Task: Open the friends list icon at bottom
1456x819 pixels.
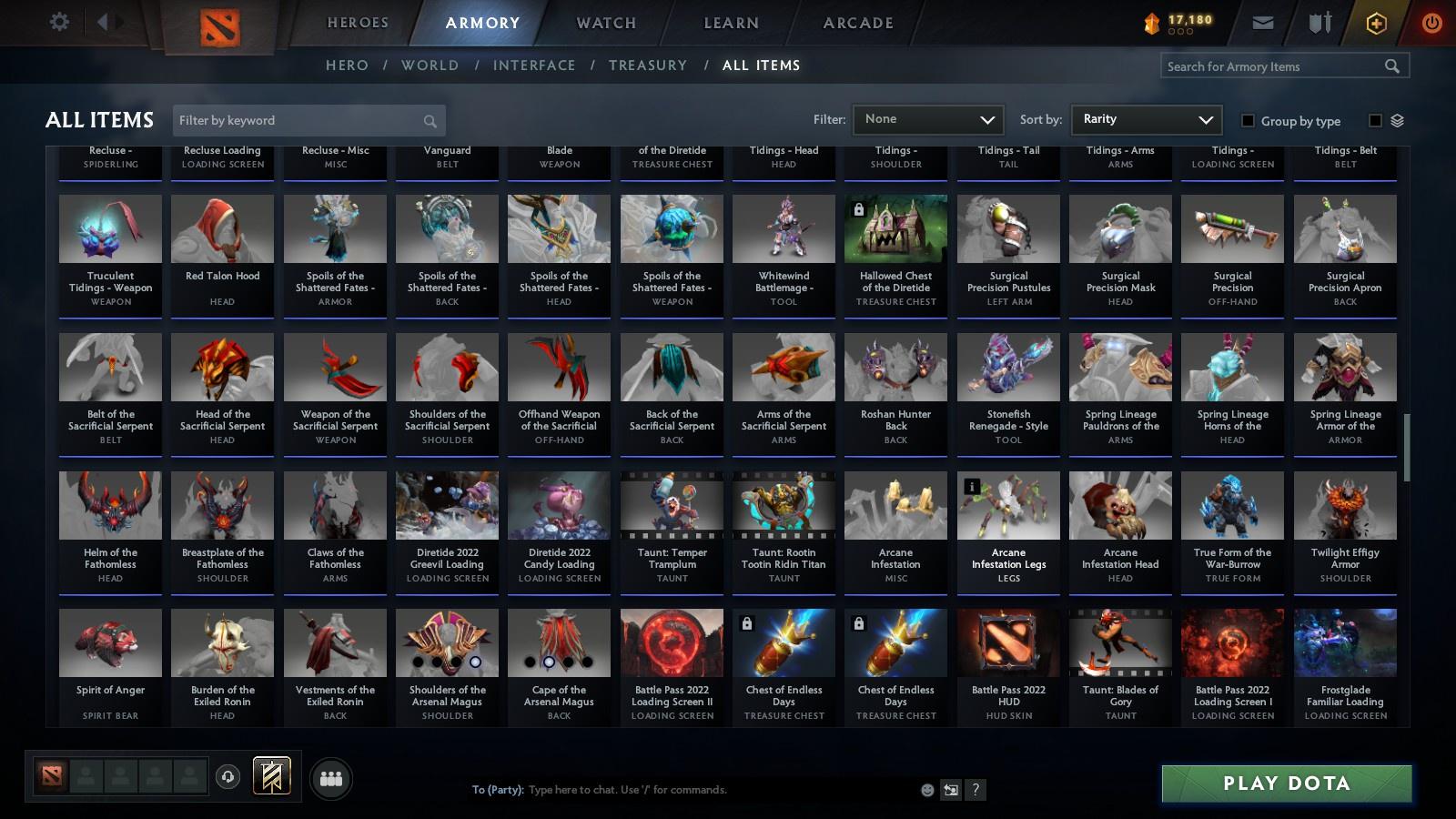Action: pos(331,778)
